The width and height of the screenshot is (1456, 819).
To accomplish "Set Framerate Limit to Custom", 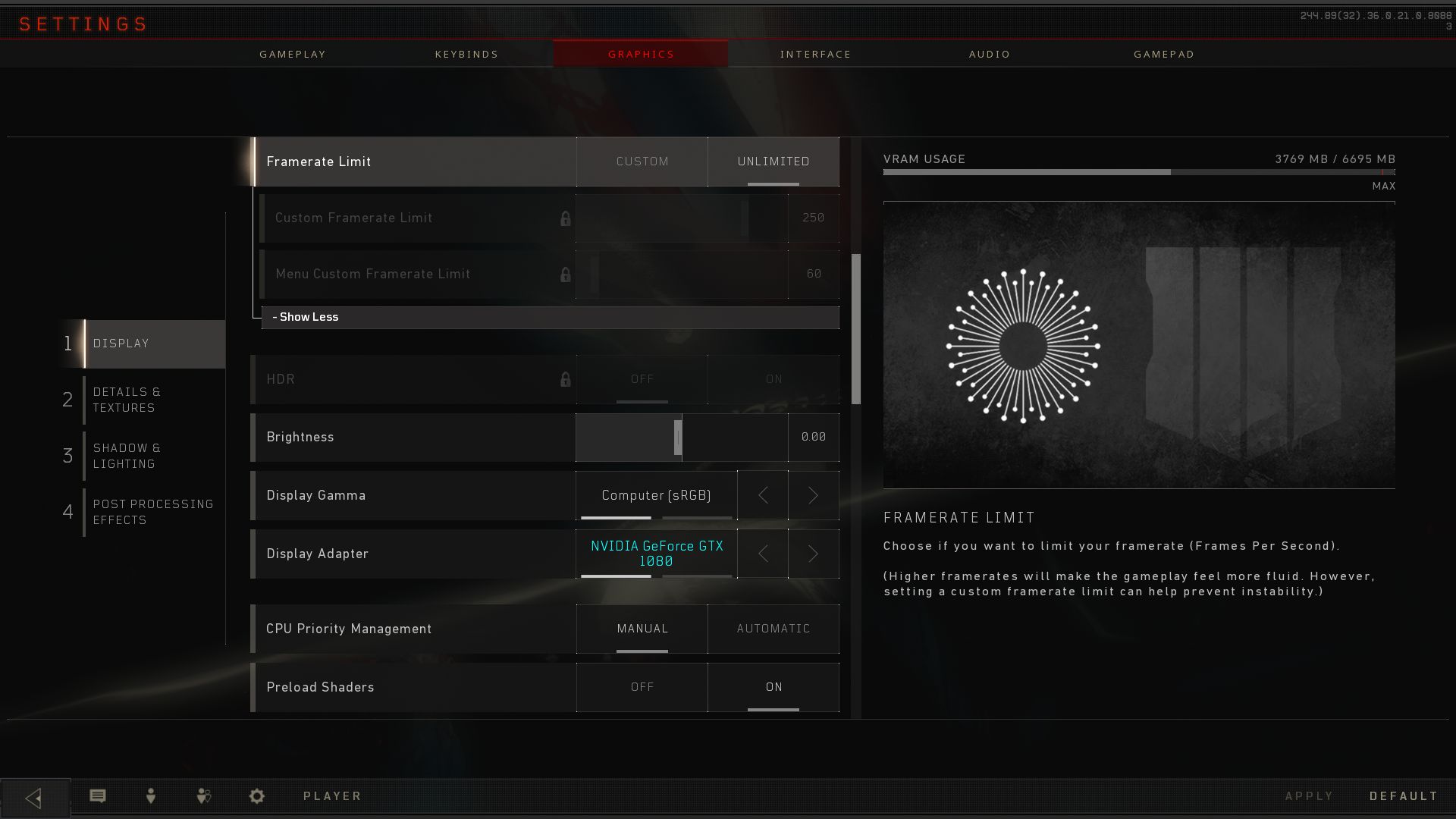I will (642, 162).
